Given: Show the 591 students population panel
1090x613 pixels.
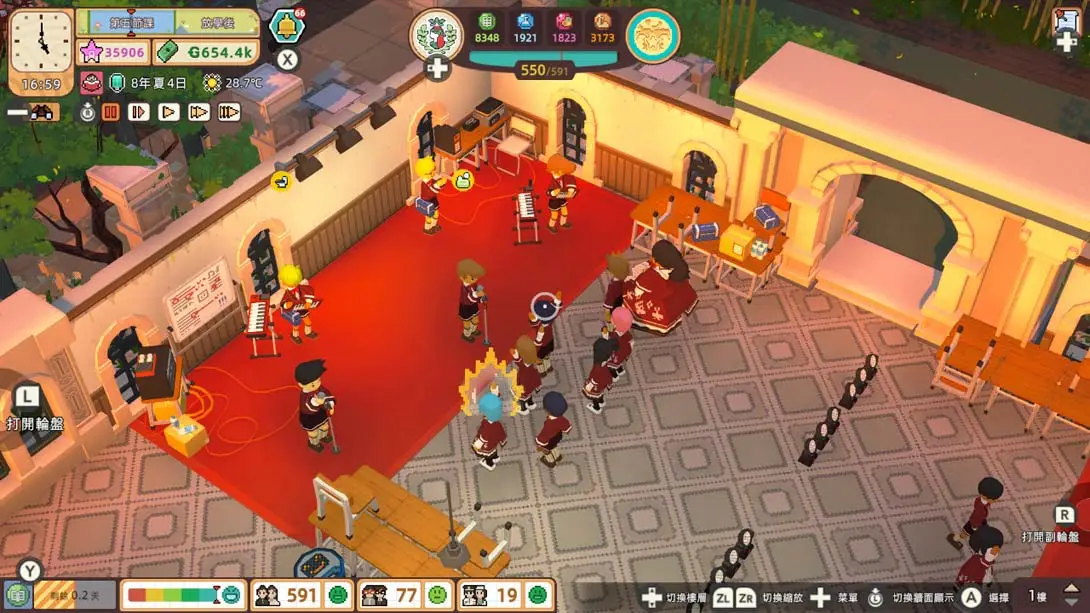Looking at the screenshot, I should 302,596.
